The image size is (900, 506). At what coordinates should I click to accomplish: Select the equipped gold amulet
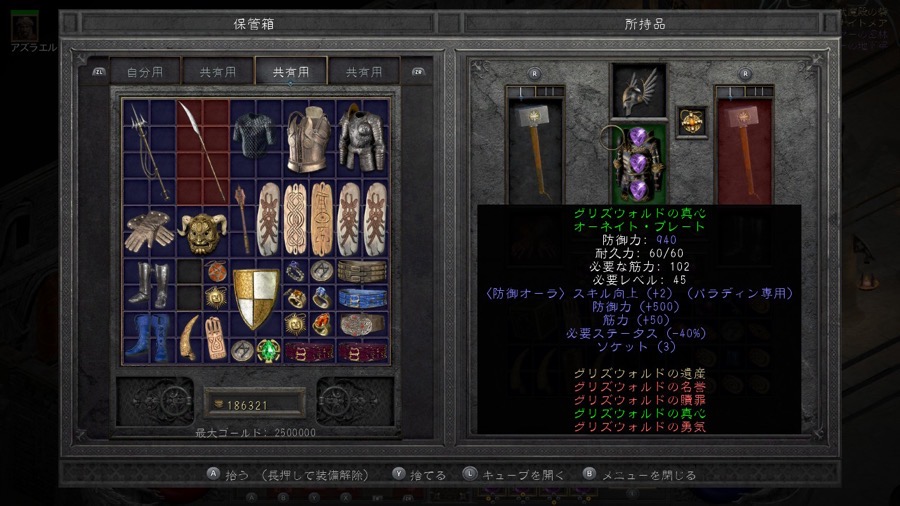click(x=691, y=119)
